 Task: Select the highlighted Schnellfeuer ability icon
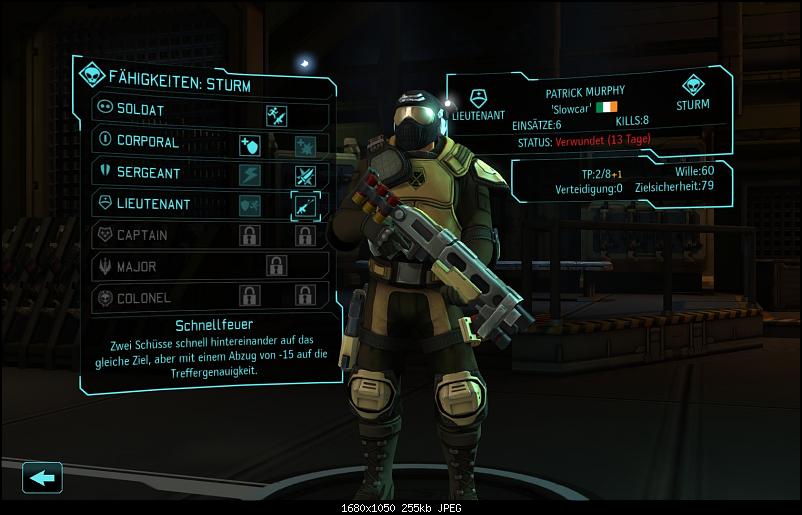(304, 206)
